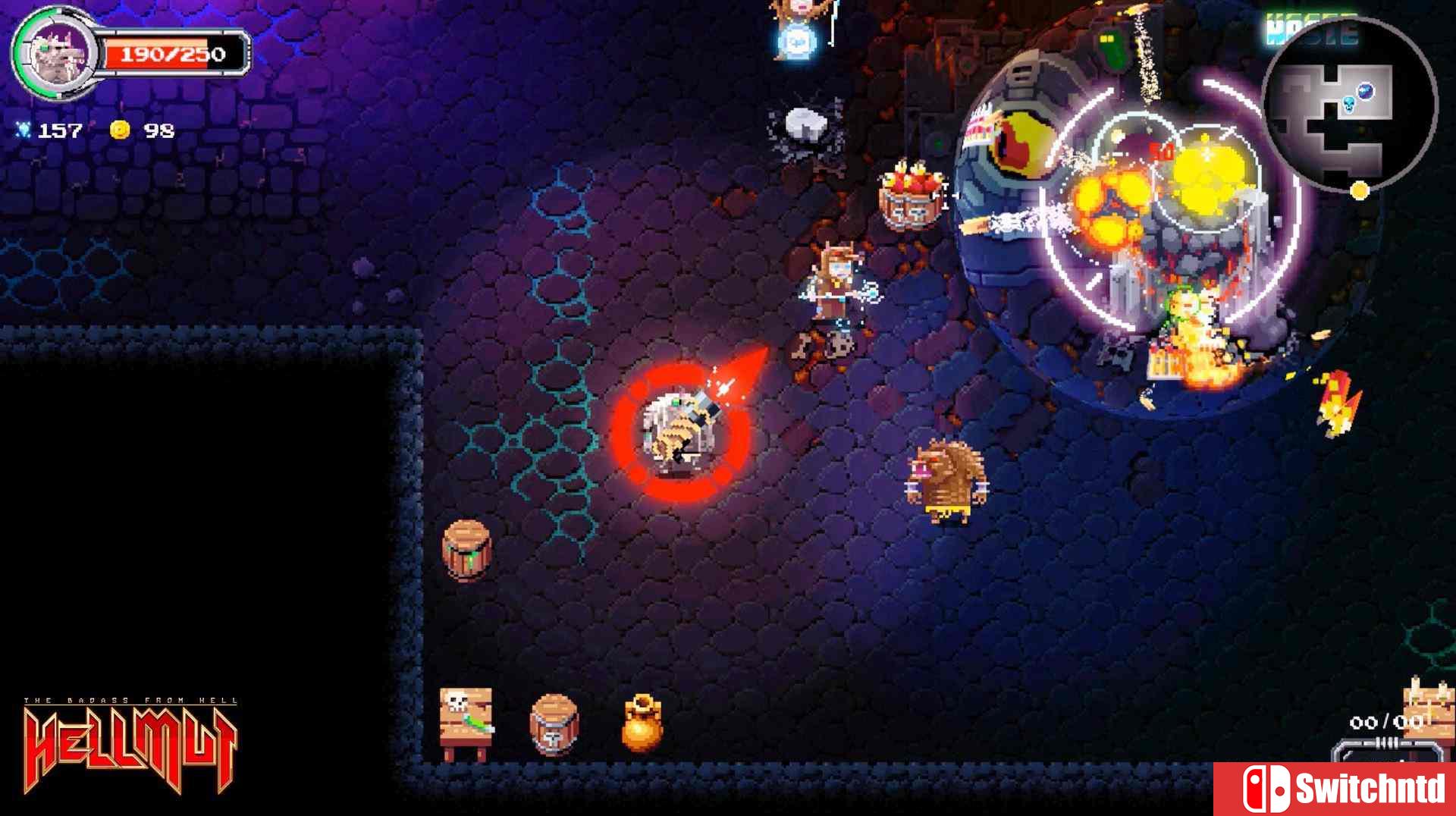
Task: Click the gold coin icon next to 98
Action: [x=121, y=129]
